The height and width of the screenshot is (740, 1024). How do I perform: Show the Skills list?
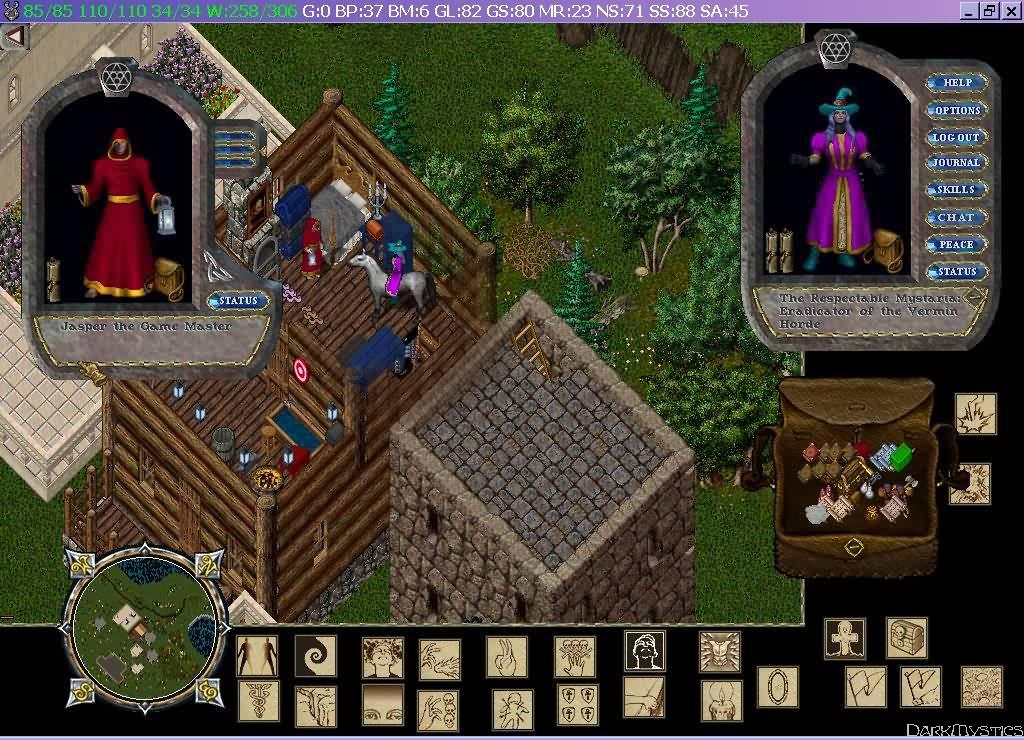tap(956, 190)
